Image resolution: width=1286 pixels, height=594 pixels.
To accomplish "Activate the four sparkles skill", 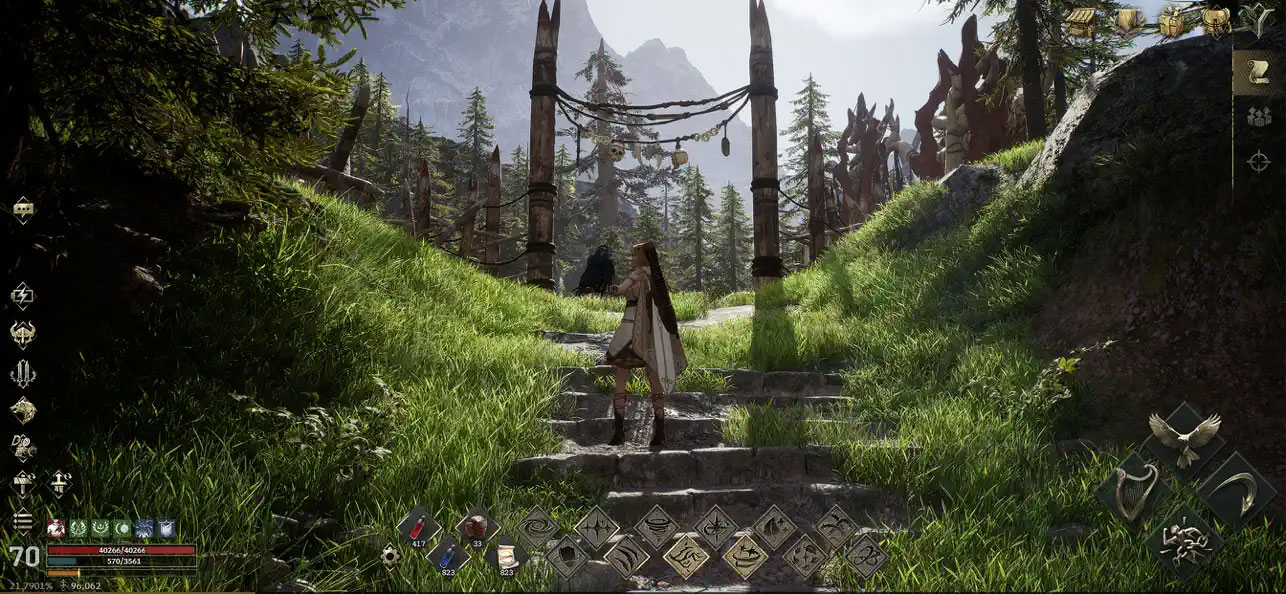I will 597,527.
